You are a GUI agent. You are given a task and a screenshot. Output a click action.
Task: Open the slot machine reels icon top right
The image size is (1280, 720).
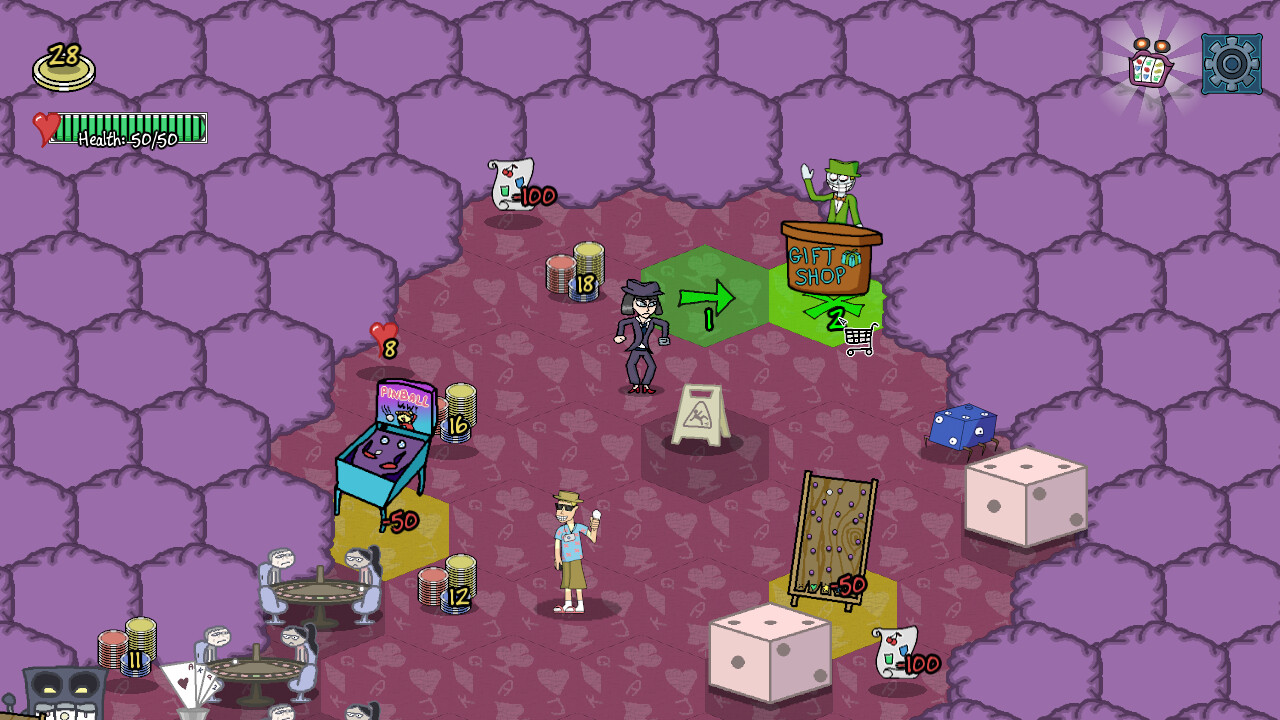[1146, 62]
